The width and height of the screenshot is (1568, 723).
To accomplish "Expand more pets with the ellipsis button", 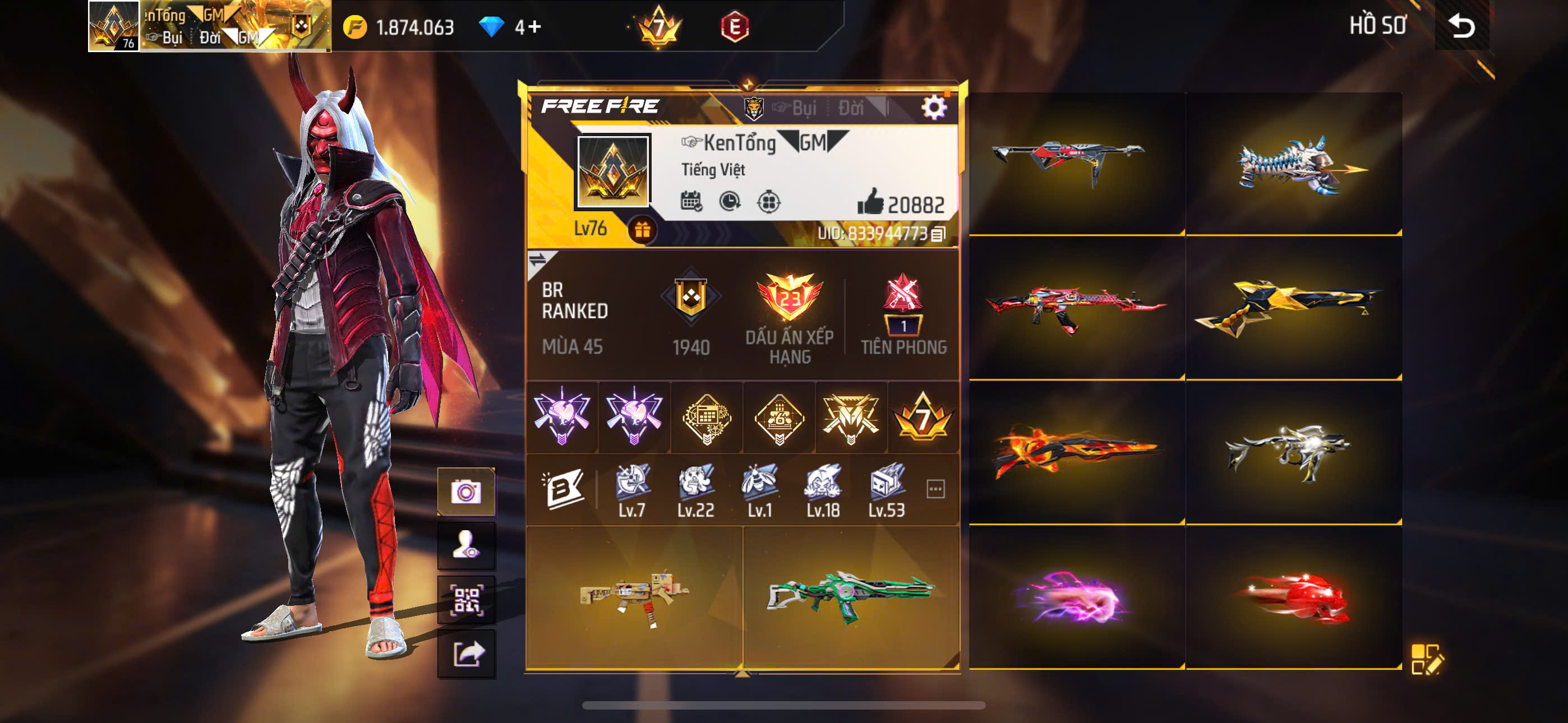I will 935,489.
